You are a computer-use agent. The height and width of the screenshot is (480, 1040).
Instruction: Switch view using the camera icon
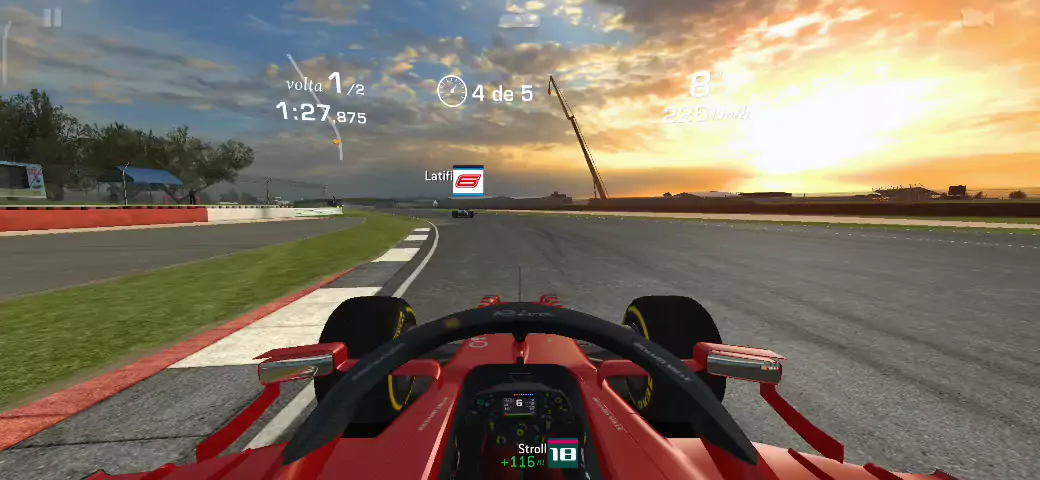pyautogui.click(x=976, y=19)
